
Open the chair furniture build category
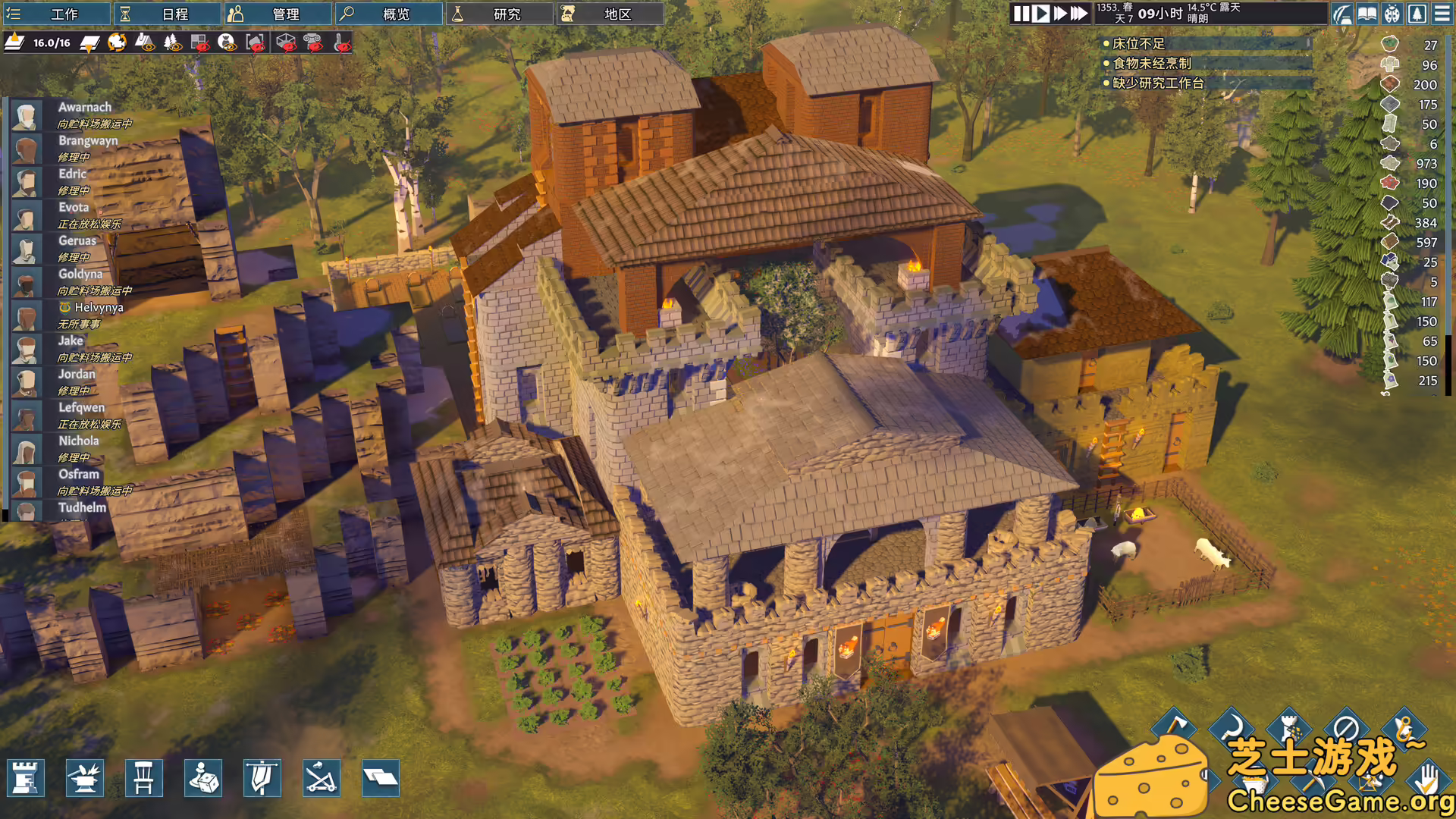[143, 778]
